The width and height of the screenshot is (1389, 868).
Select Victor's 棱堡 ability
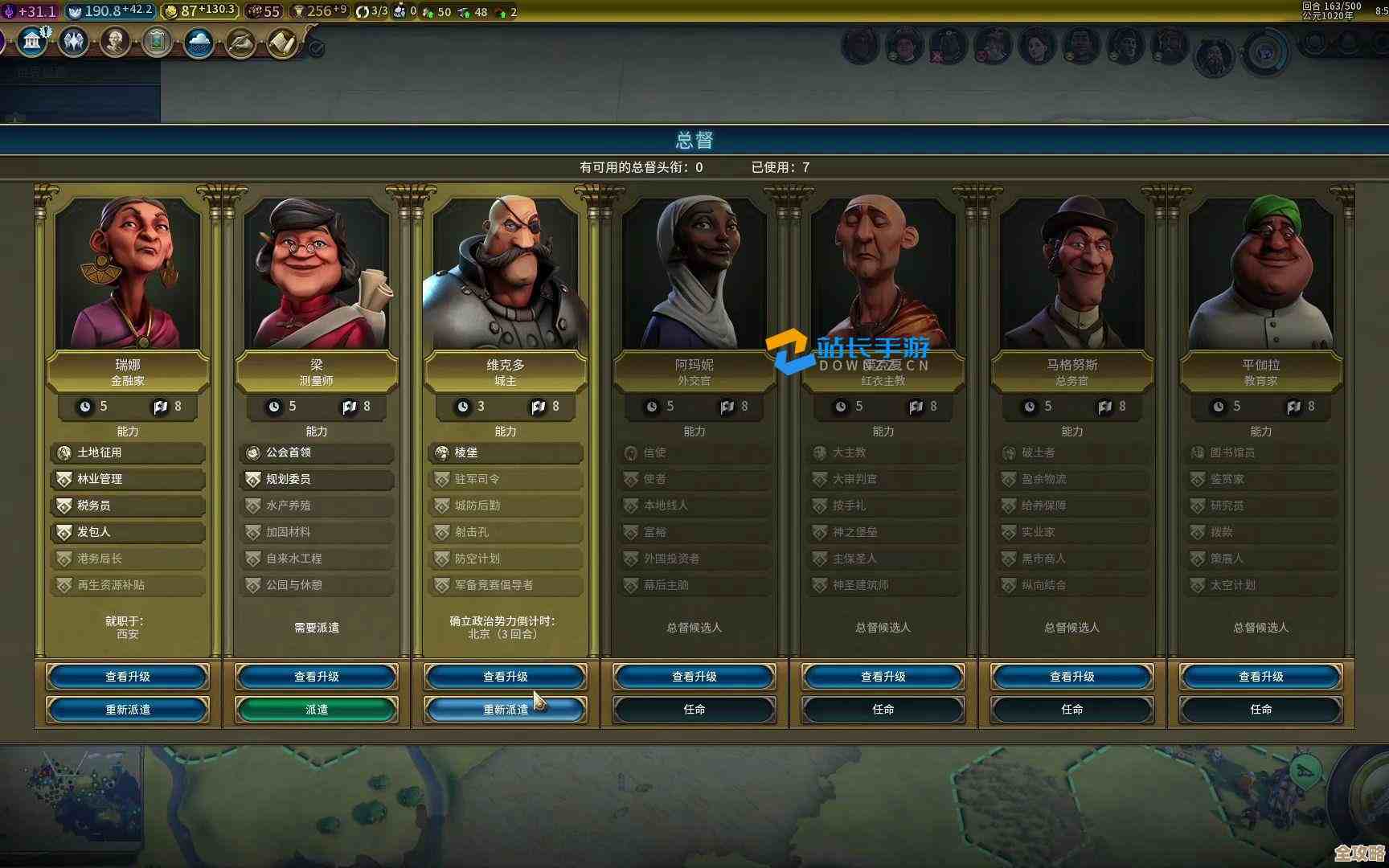(x=506, y=452)
